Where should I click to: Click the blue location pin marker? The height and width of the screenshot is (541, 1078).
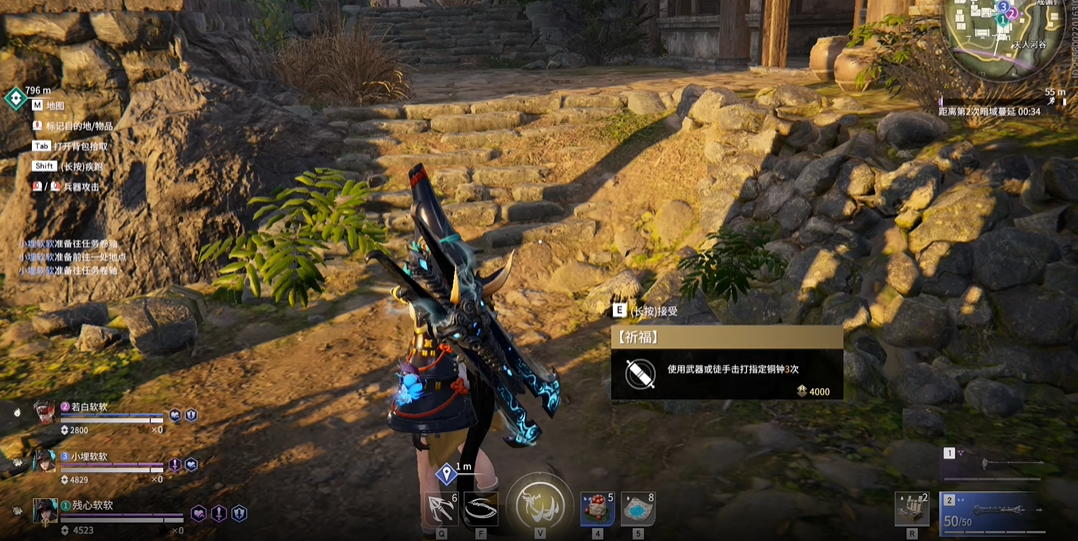pyautogui.click(x=447, y=473)
